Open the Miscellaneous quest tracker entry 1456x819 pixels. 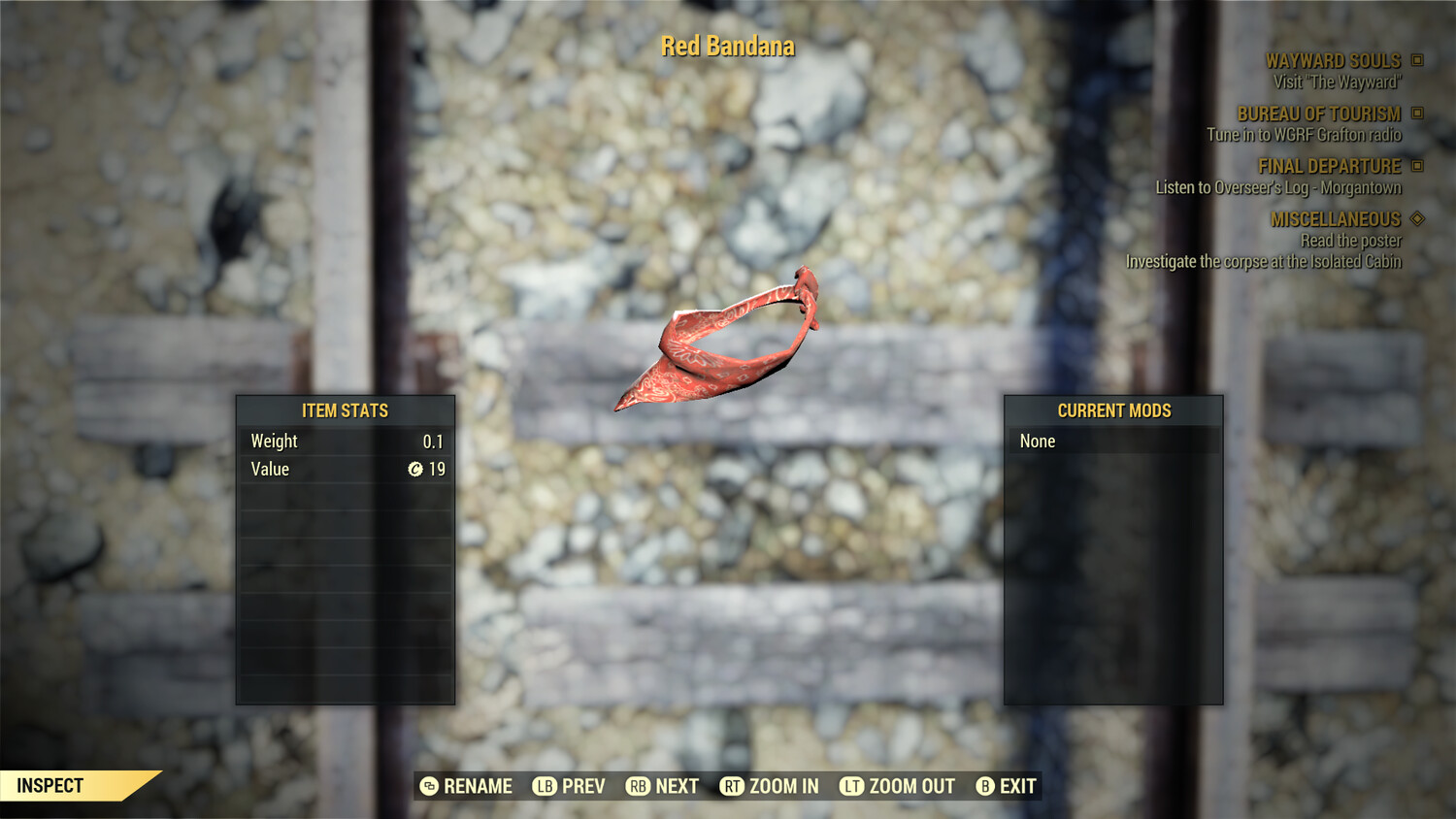1335,219
